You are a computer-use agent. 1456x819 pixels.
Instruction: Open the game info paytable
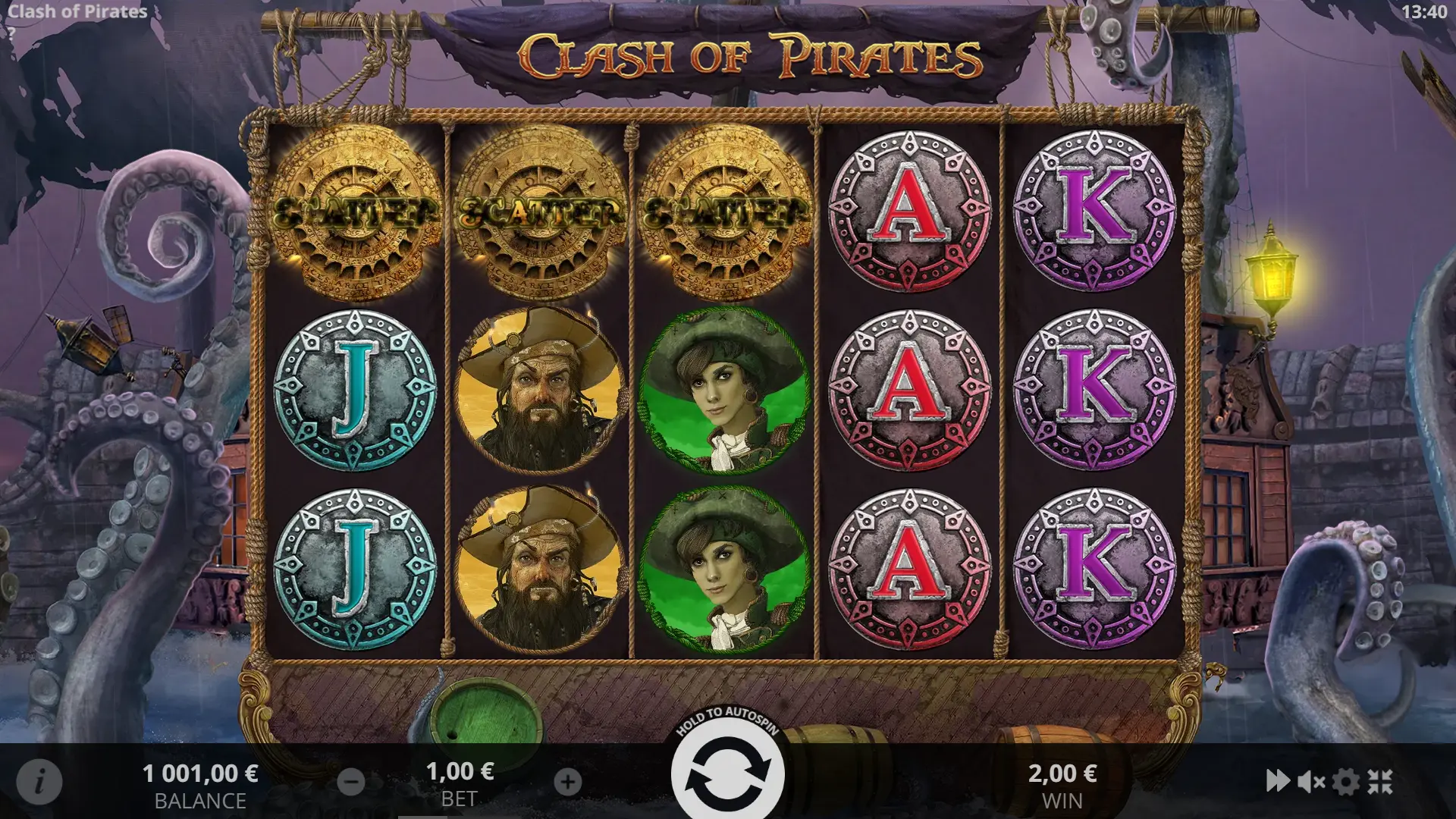pos(39,780)
